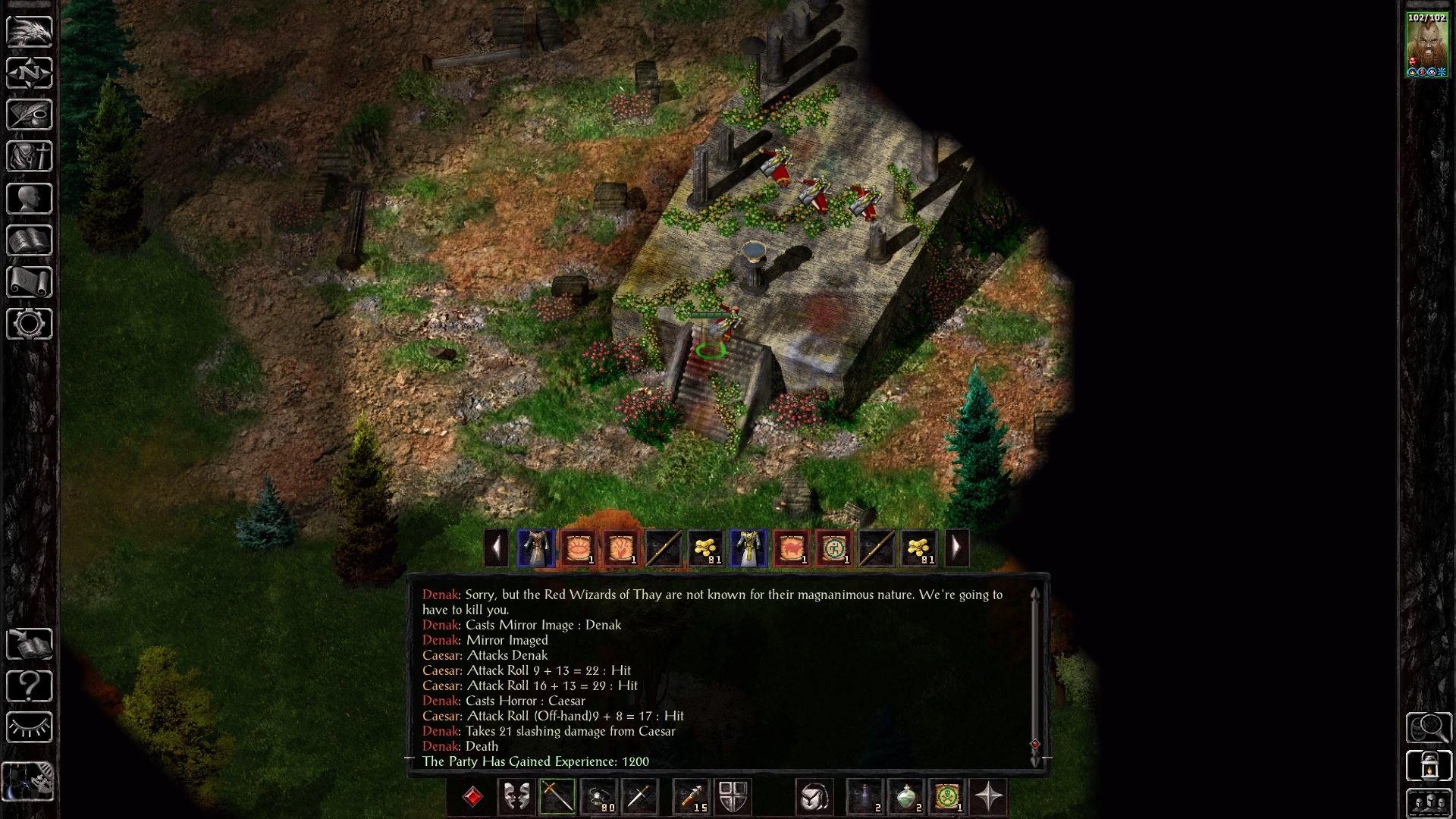Pick up the green-symbol scroll
The height and width of the screenshot is (819, 1456).
(x=833, y=548)
